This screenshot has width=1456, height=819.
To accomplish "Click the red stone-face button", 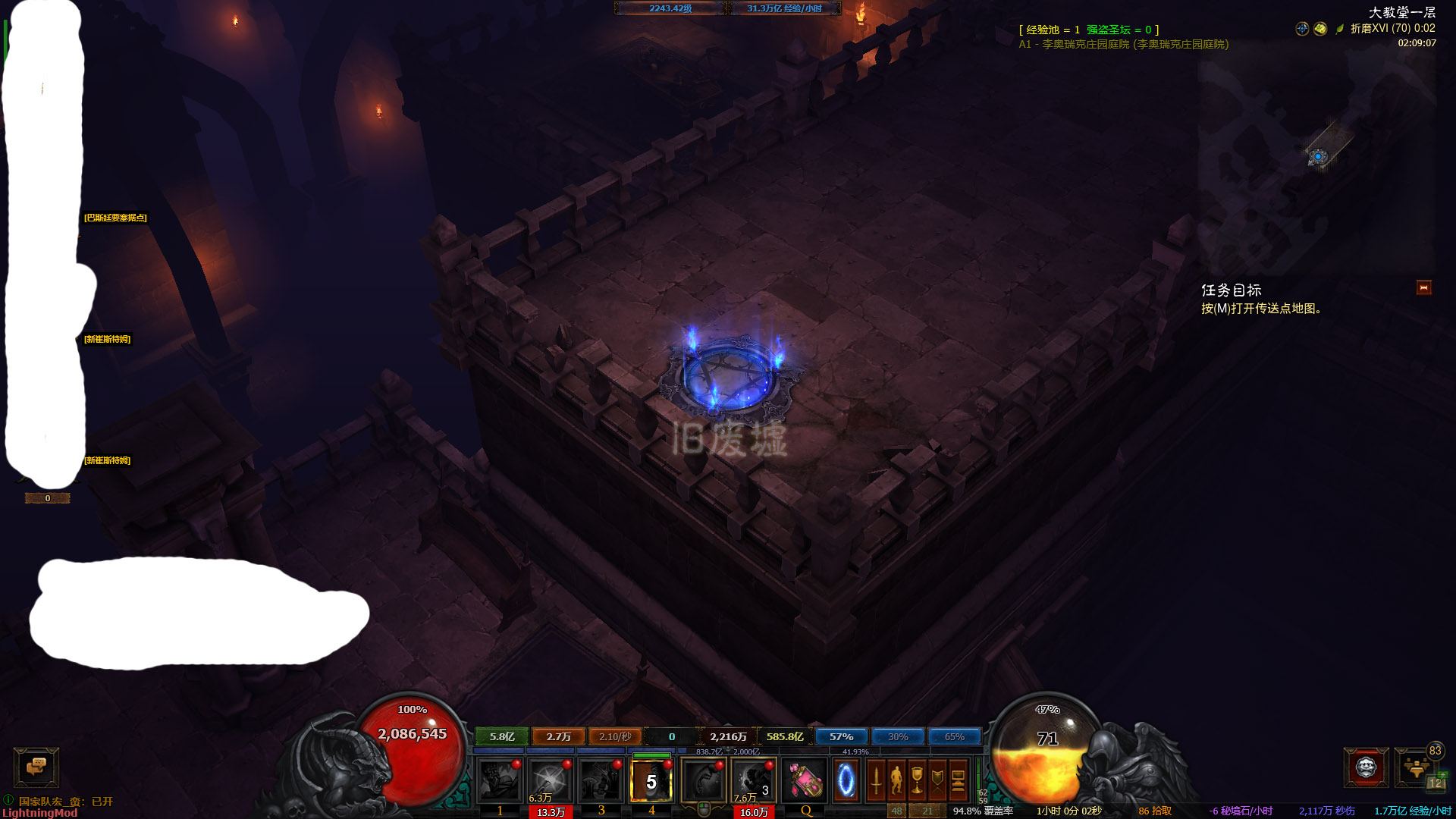I will pyautogui.click(x=1366, y=767).
